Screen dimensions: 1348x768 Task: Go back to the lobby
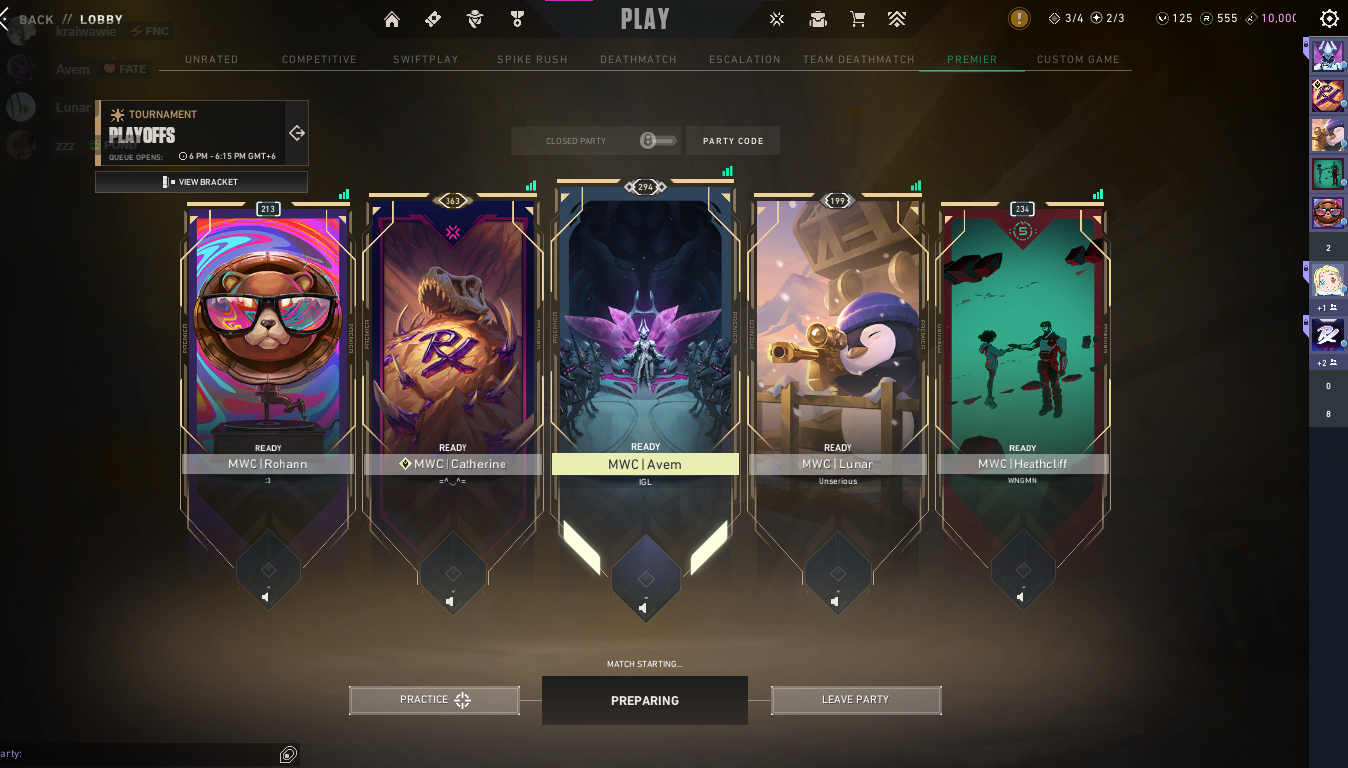36,20
